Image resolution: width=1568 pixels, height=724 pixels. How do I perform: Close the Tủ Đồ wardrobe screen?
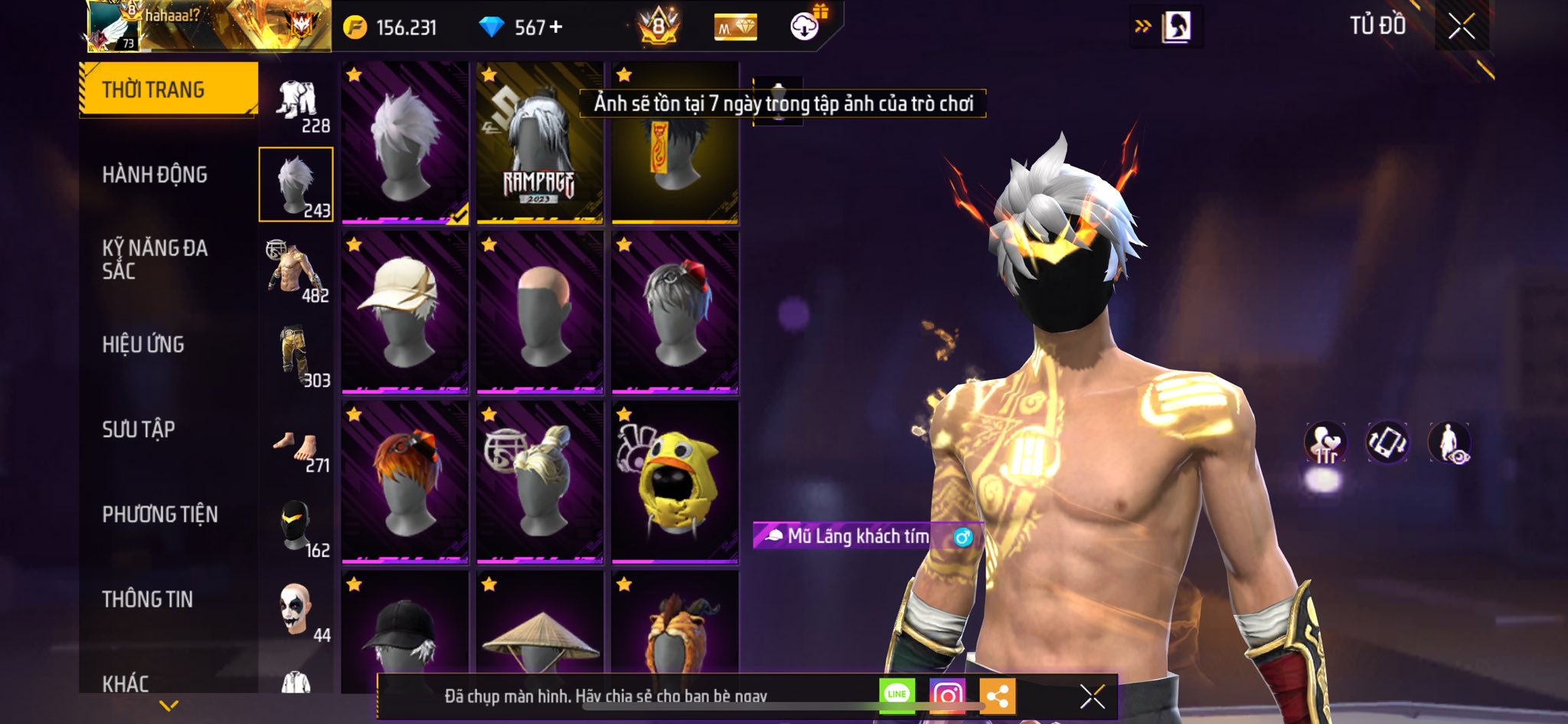pyautogui.click(x=1461, y=27)
